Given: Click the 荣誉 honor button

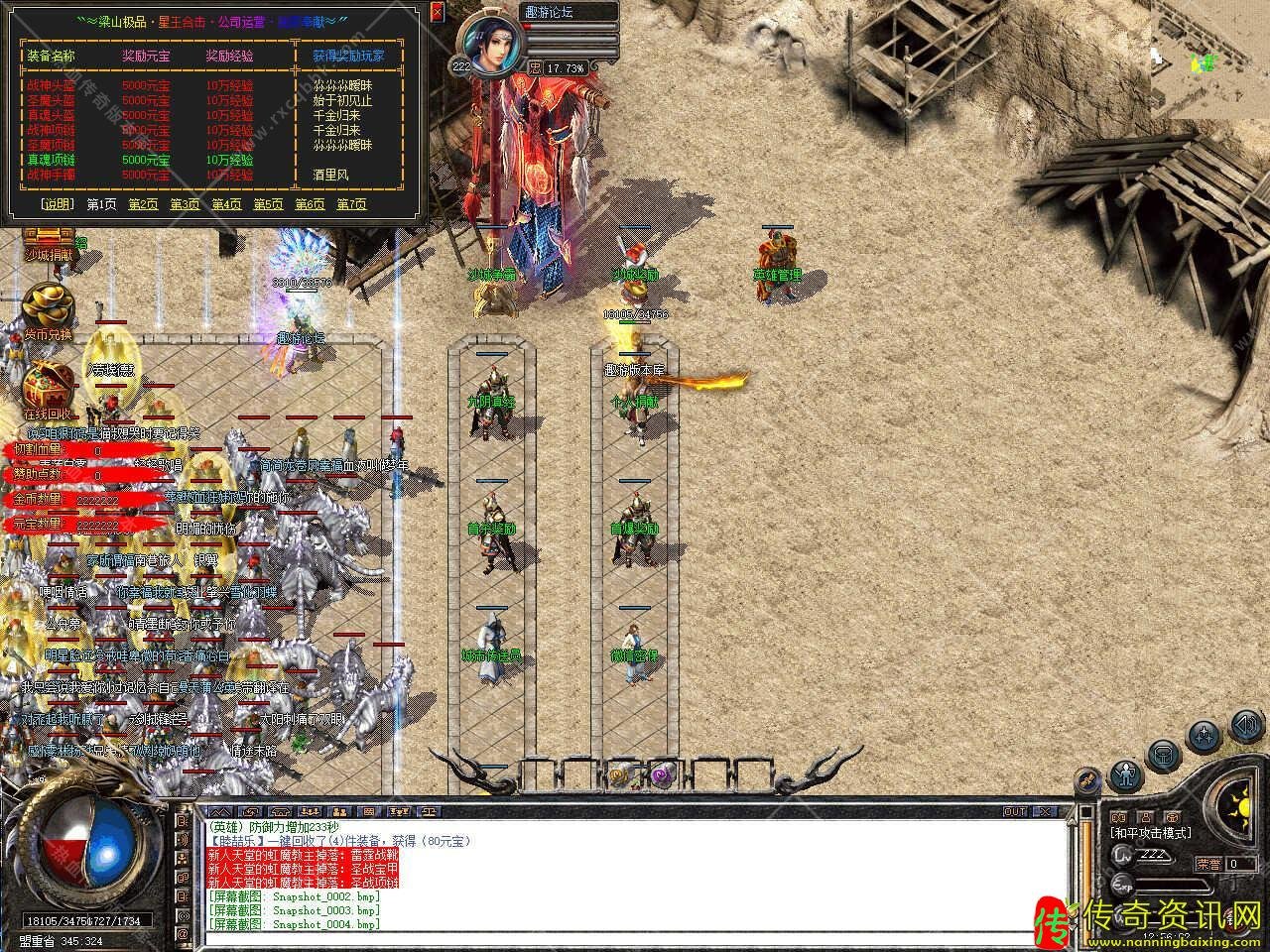Looking at the screenshot, I should (x=1207, y=864).
